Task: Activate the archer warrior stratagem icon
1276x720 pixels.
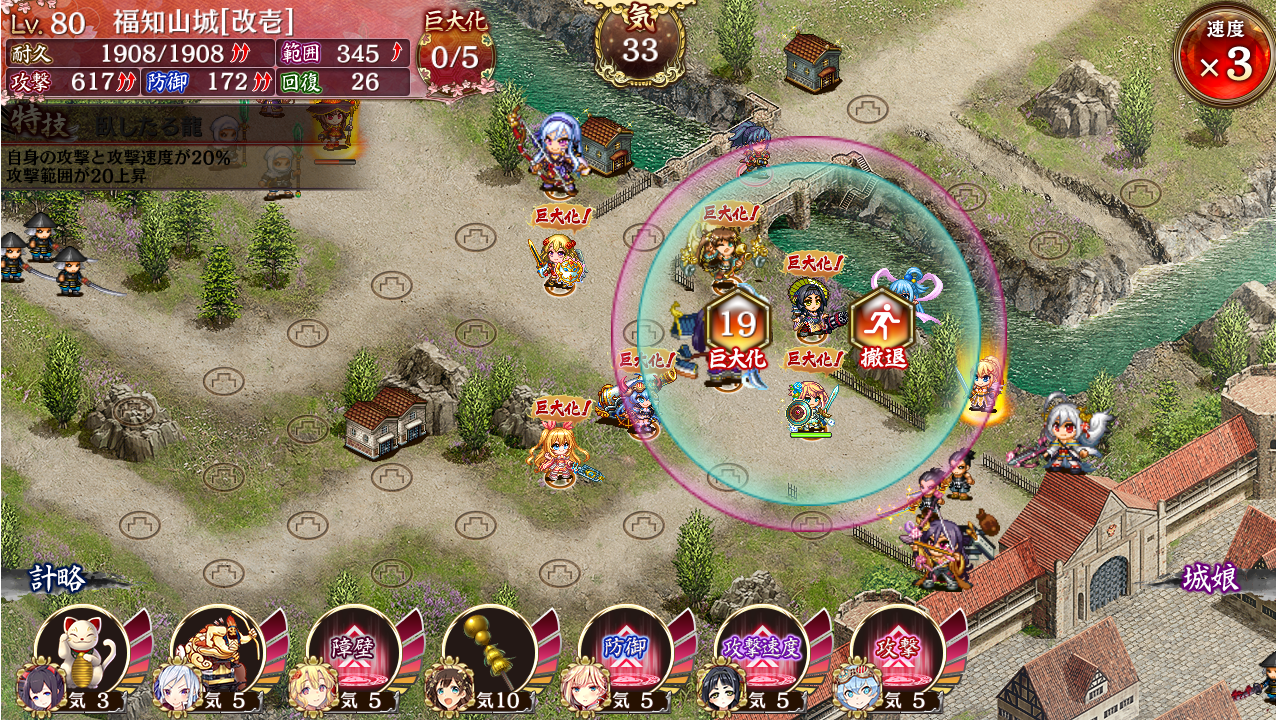Action: (x=218, y=652)
